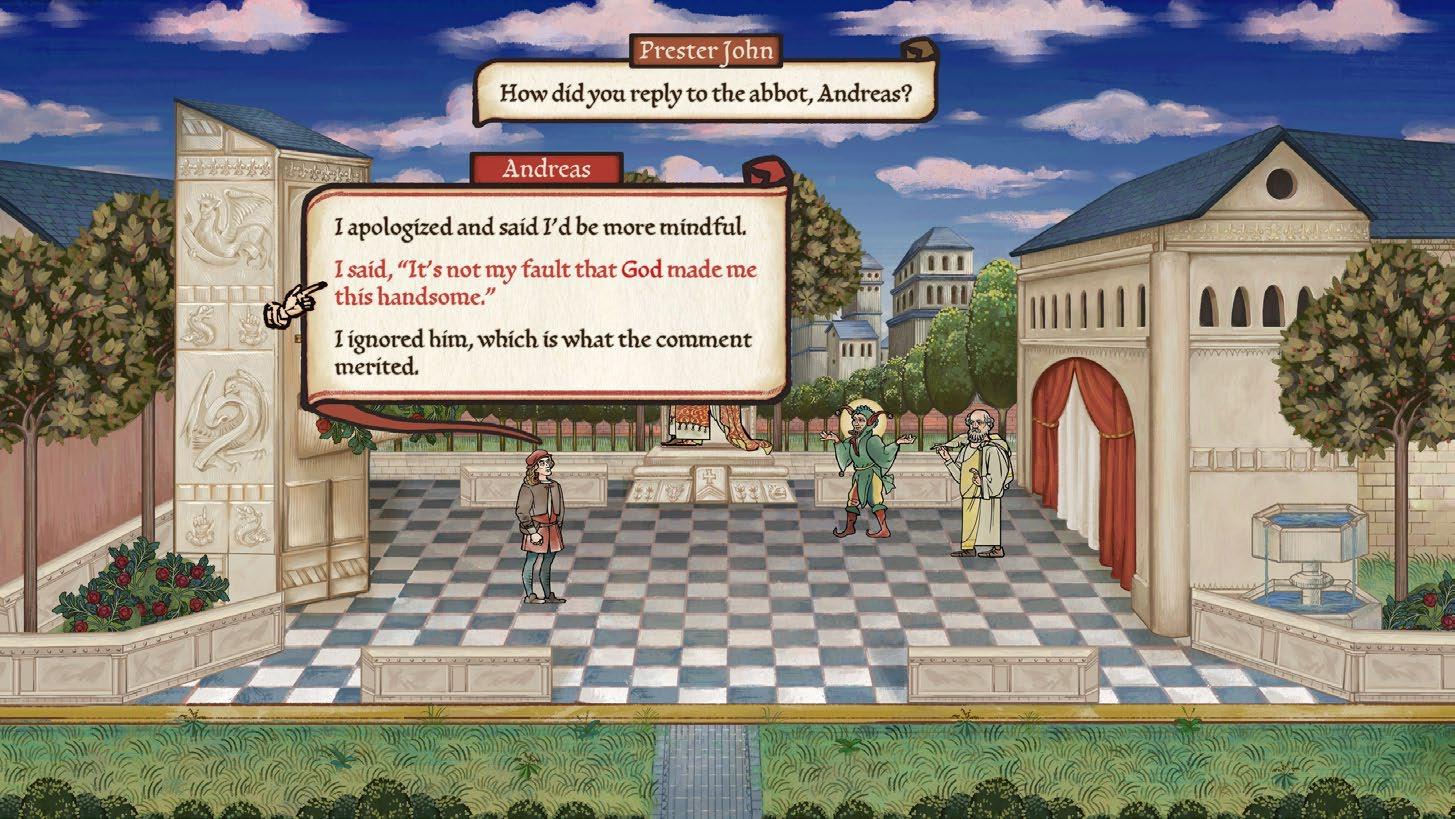Viewport: 1455px width, 819px height.
Task: Choose the reply "I apologized and said I'd be more mindful"
Action: coord(540,228)
